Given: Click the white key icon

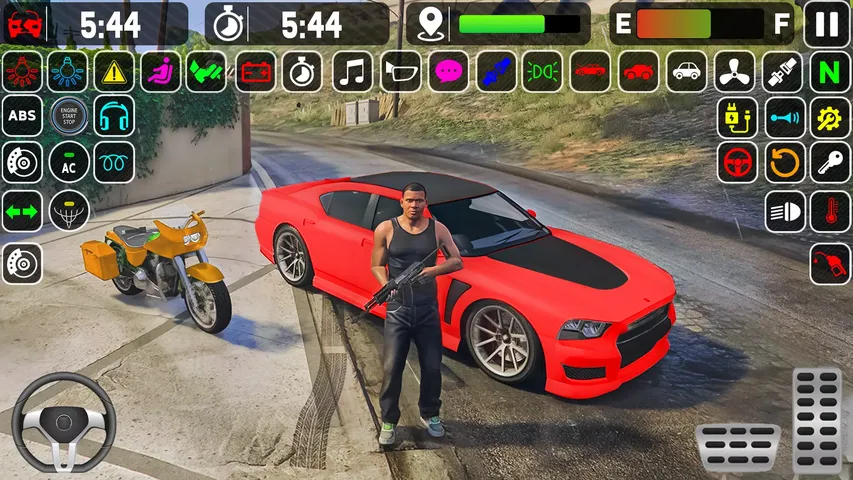Looking at the screenshot, I should click(830, 162).
